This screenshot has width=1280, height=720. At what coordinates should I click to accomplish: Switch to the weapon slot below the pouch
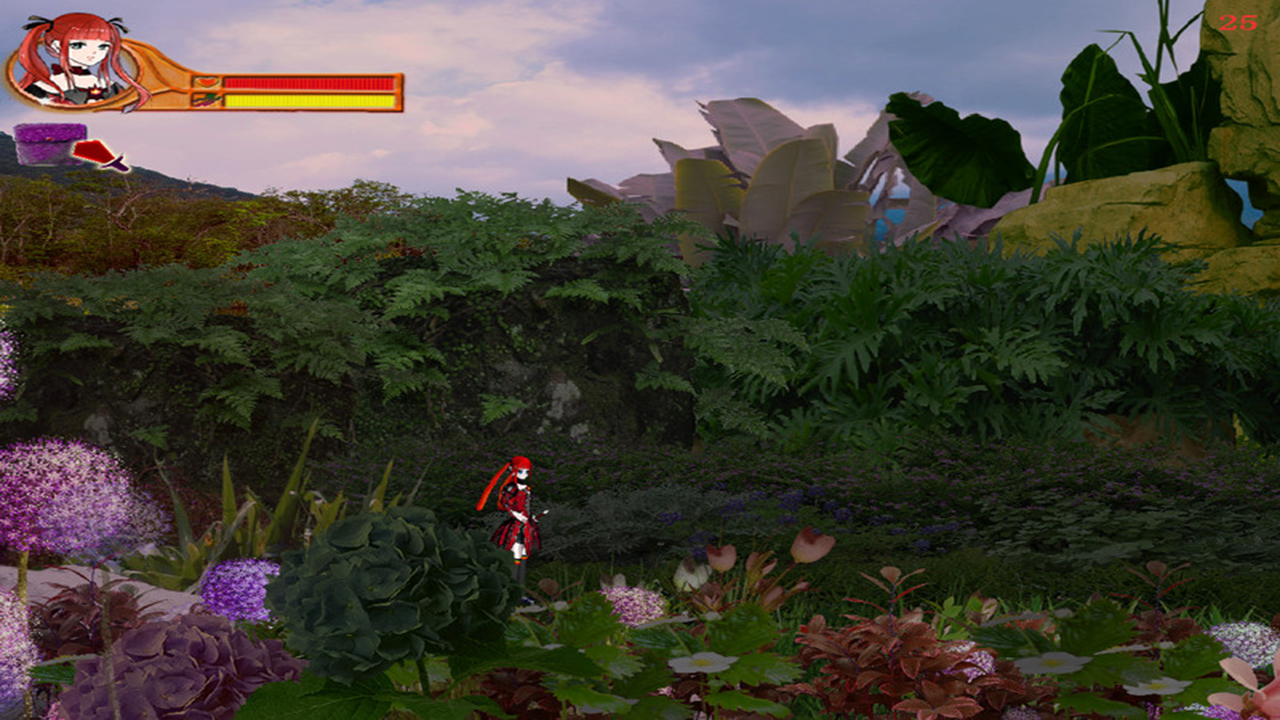tap(95, 152)
